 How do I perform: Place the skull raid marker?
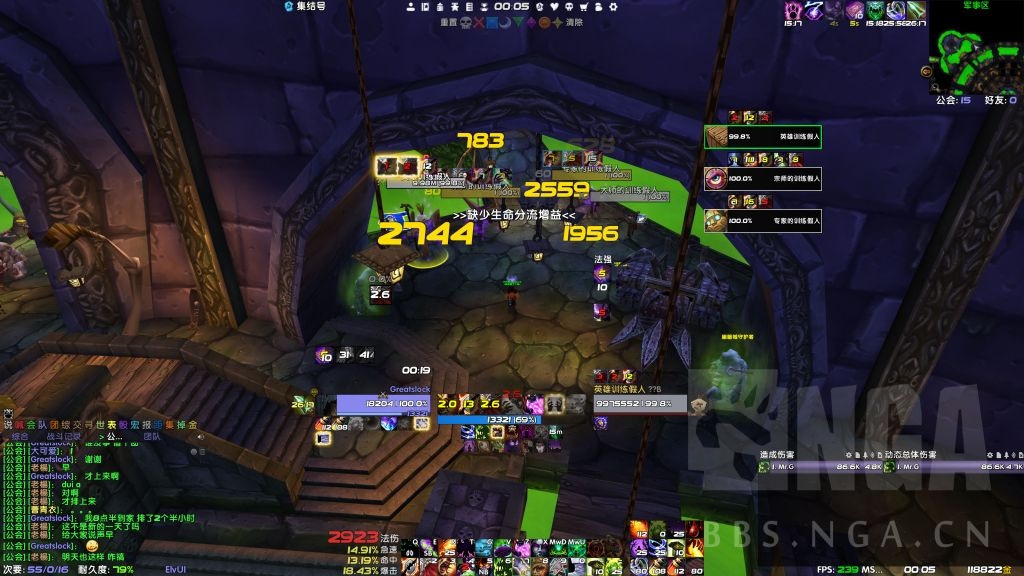click(465, 21)
